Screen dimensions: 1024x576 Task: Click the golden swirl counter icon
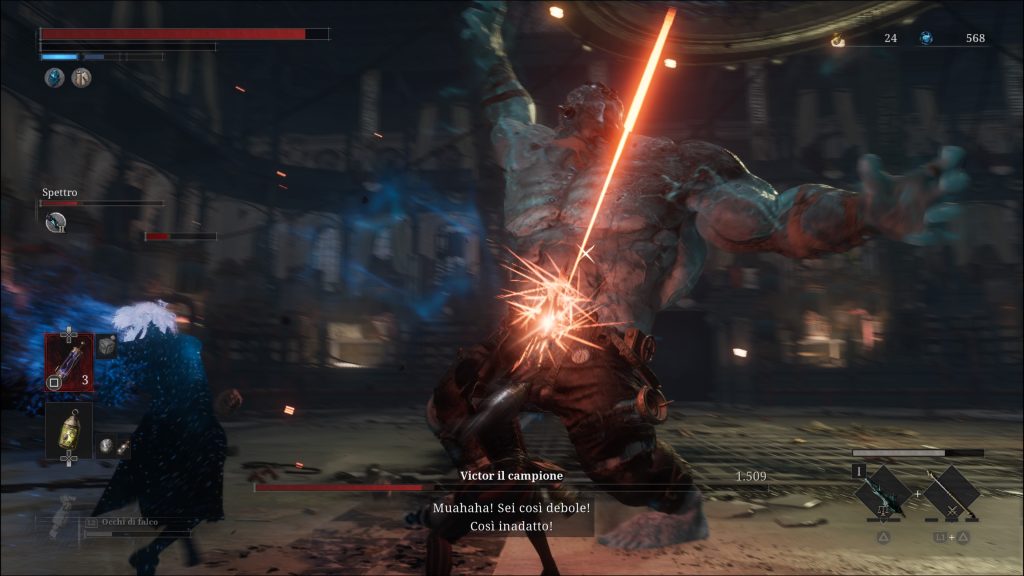click(x=838, y=39)
